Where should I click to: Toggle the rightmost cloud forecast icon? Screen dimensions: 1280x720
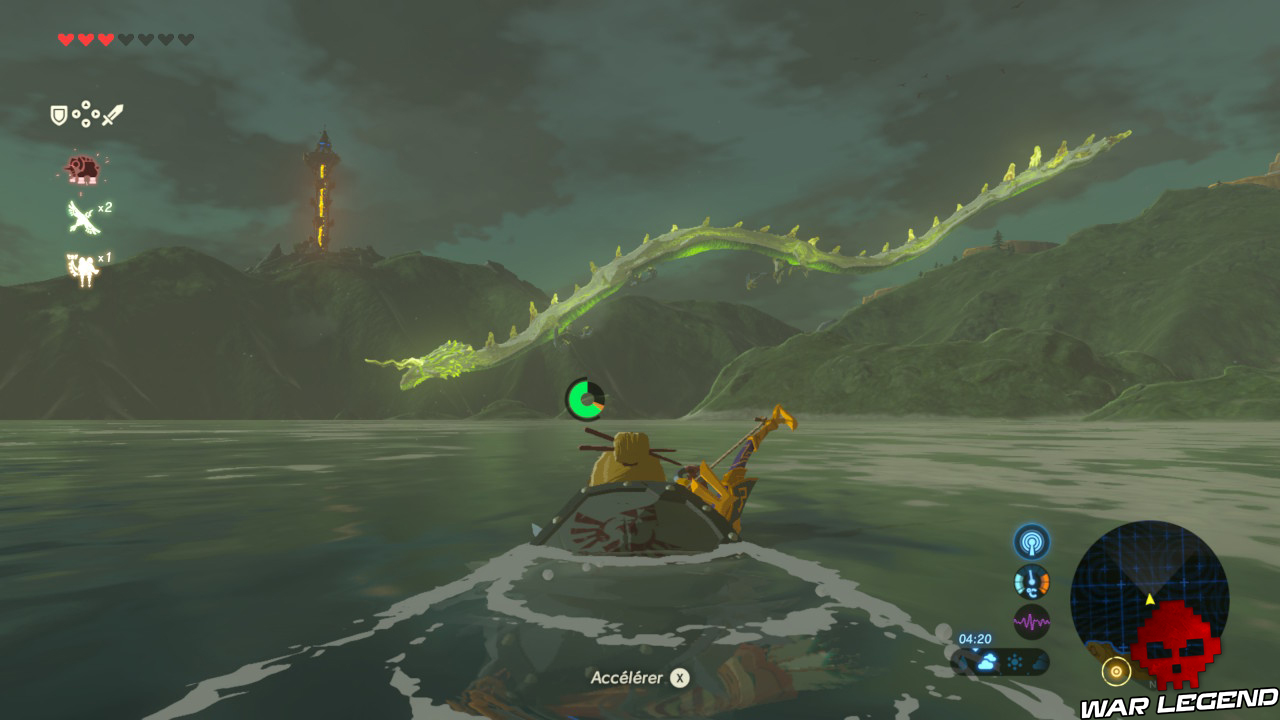[1036, 661]
